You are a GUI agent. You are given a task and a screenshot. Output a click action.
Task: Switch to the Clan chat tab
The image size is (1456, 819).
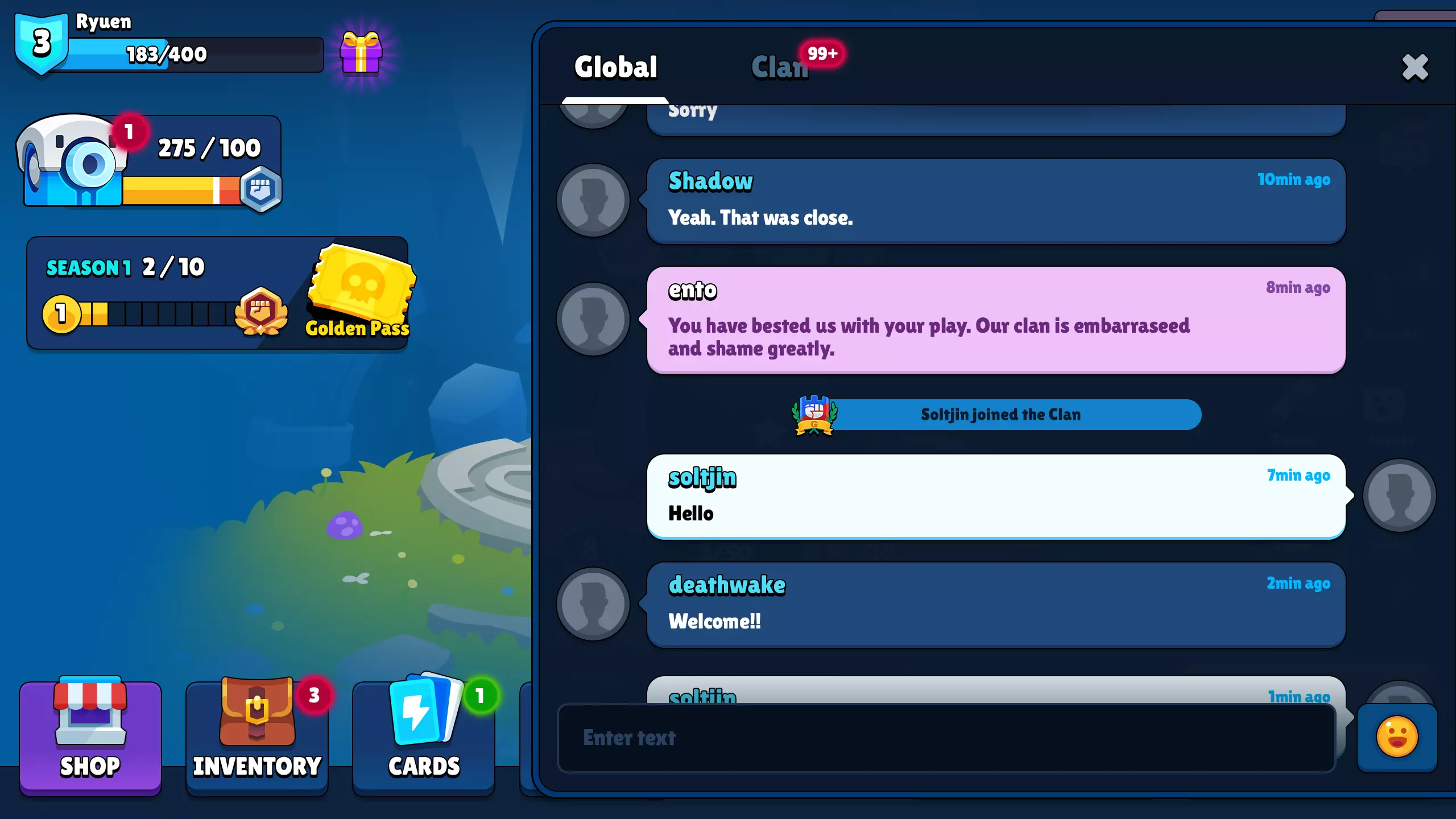pos(781,67)
